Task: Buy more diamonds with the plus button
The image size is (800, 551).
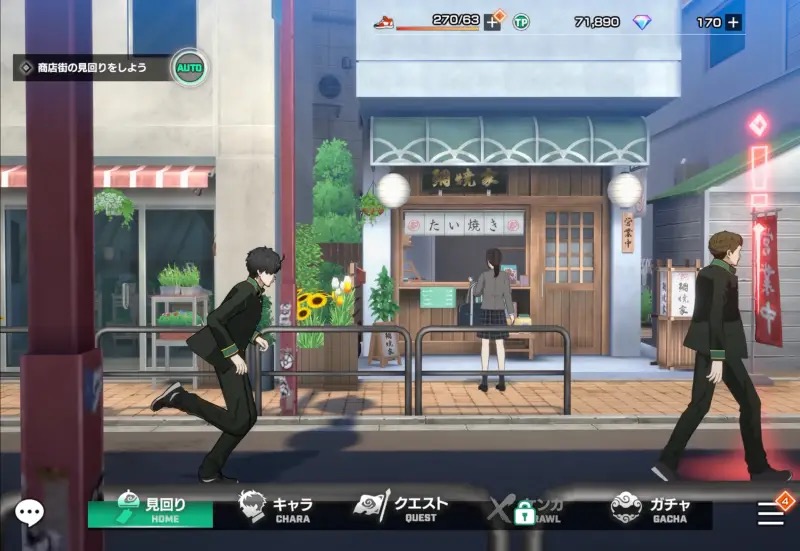Action: pyautogui.click(x=733, y=22)
